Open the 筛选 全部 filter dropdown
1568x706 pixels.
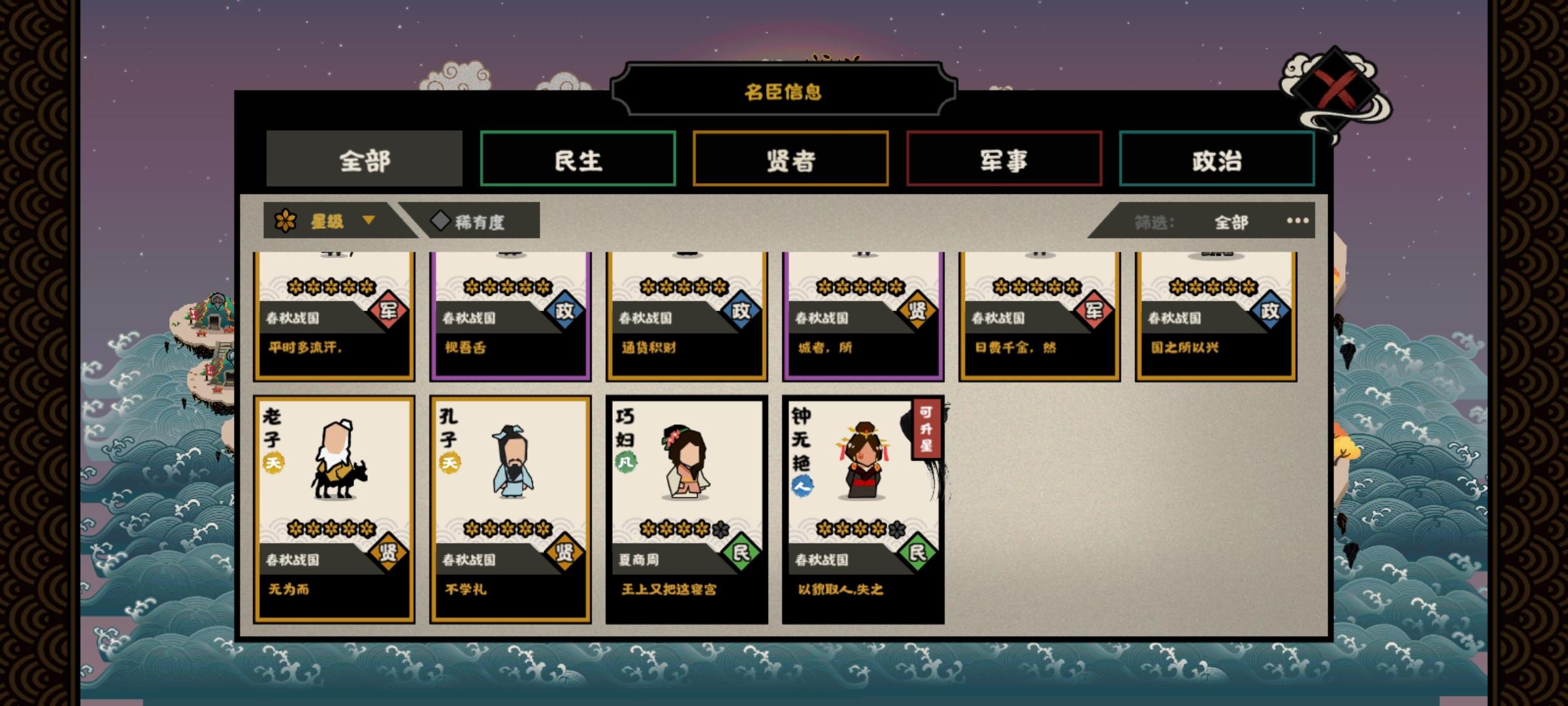coord(1232,222)
